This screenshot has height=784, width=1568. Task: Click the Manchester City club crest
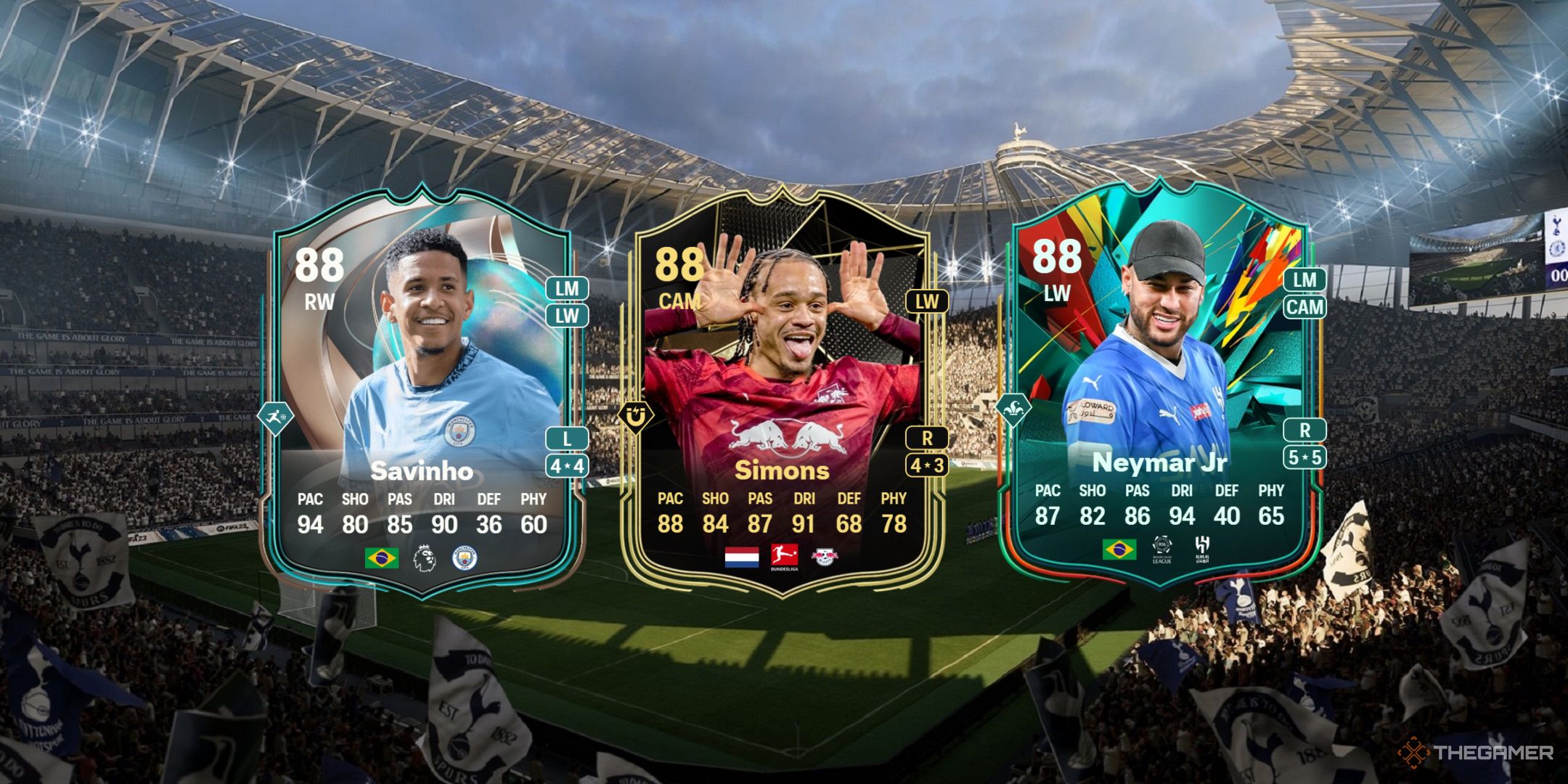click(x=464, y=556)
